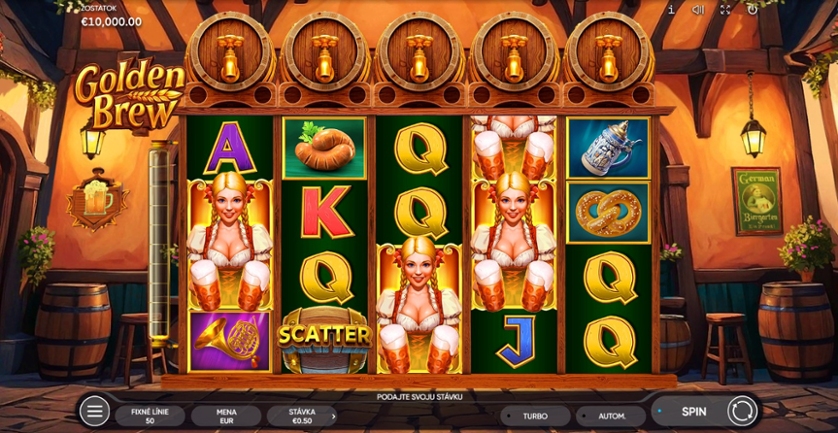This screenshot has height=433, width=838.
Task: Select the MENA EUR currency box
Action: pyautogui.click(x=226, y=415)
